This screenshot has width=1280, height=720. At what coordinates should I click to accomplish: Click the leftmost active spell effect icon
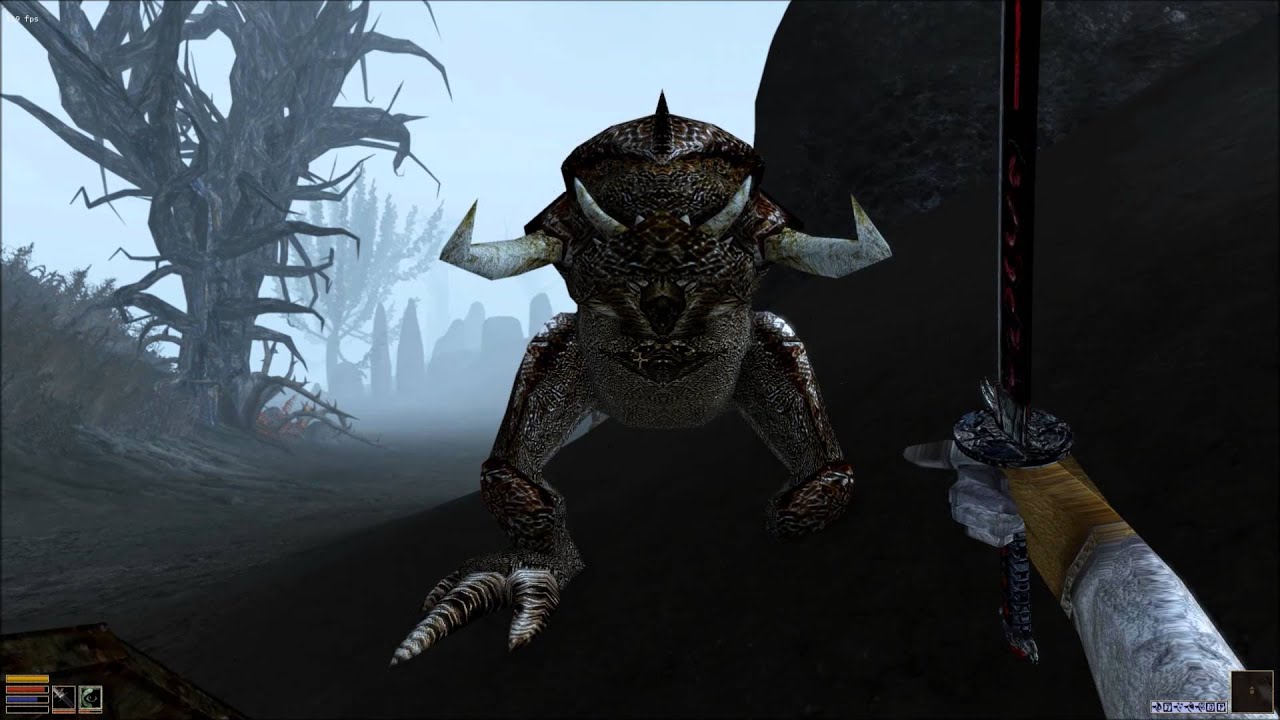pos(1156,706)
